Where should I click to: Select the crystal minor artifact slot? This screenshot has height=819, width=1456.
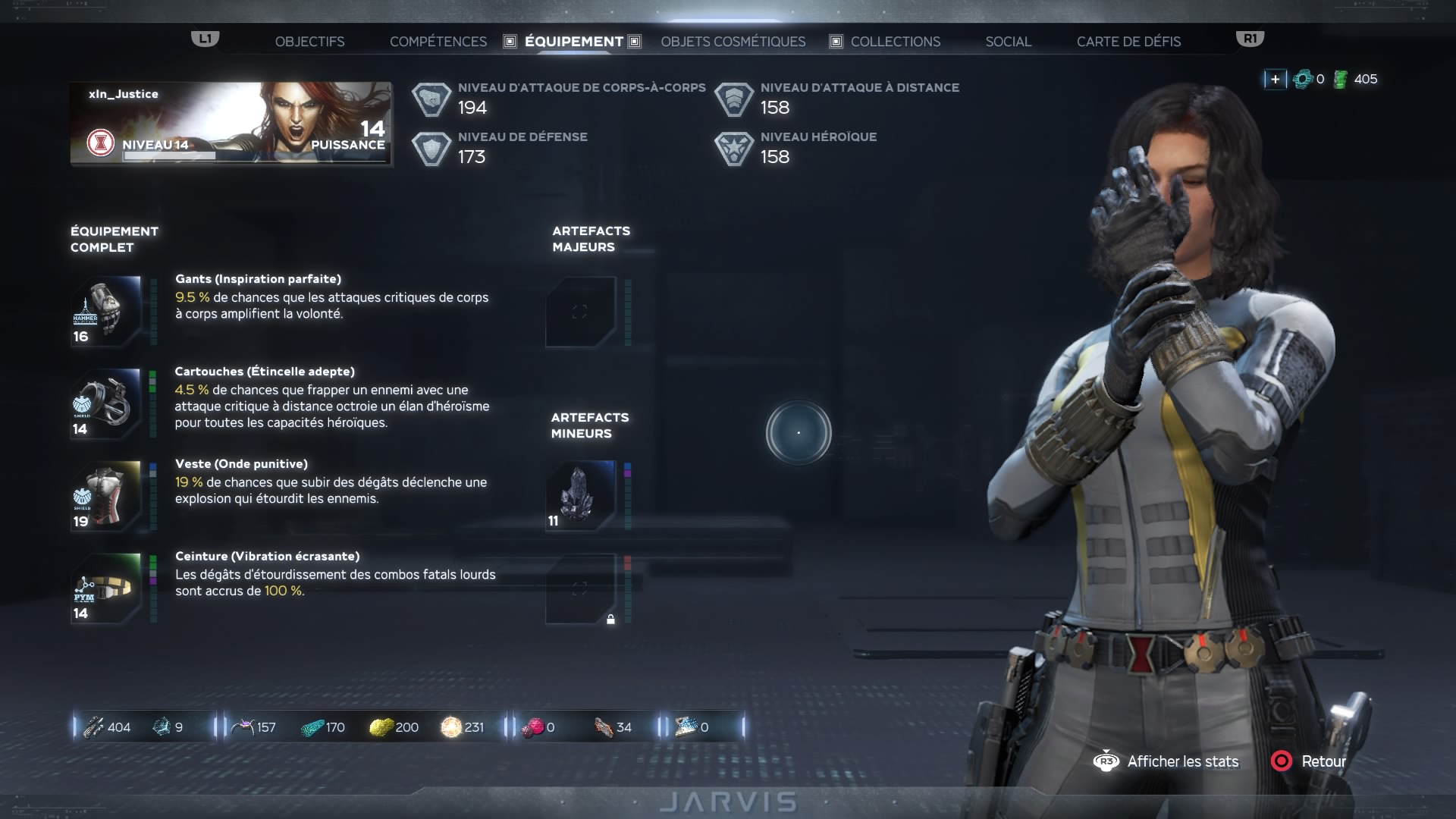[581, 496]
